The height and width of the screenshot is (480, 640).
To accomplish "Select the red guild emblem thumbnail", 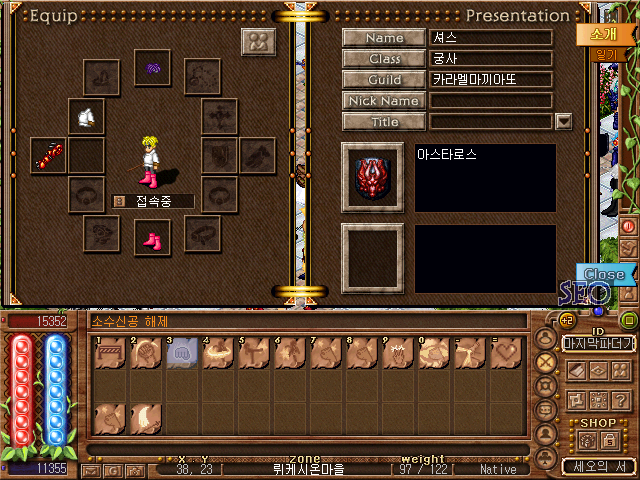I will coord(372,177).
